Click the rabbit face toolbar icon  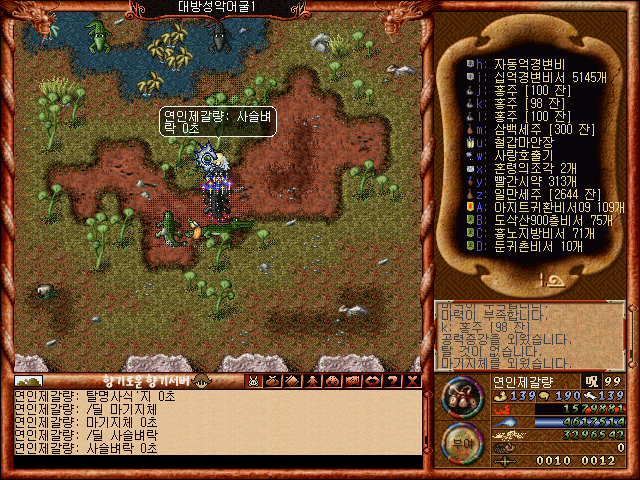click(x=253, y=380)
